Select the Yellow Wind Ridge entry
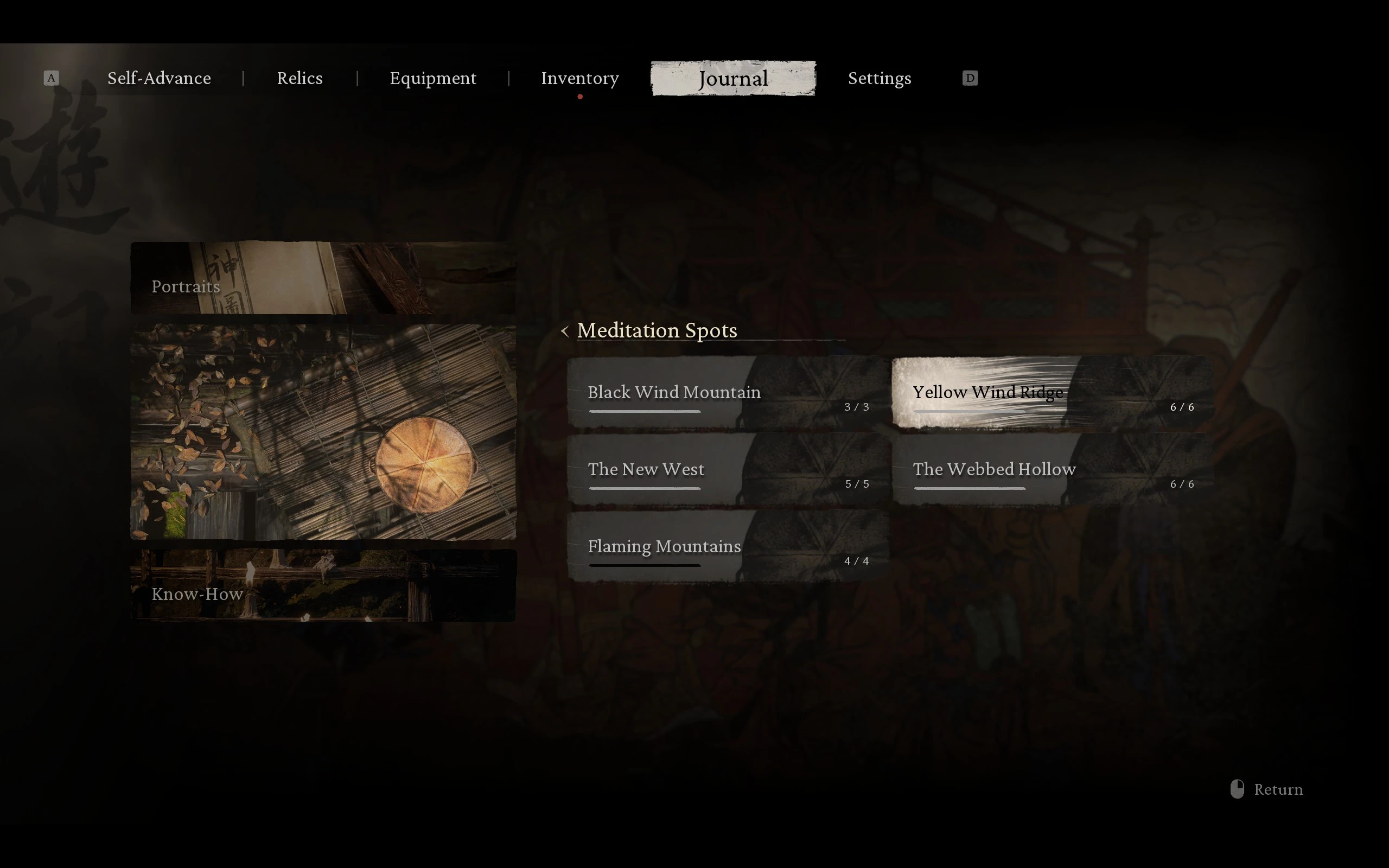The width and height of the screenshot is (1389, 868). click(x=1053, y=394)
